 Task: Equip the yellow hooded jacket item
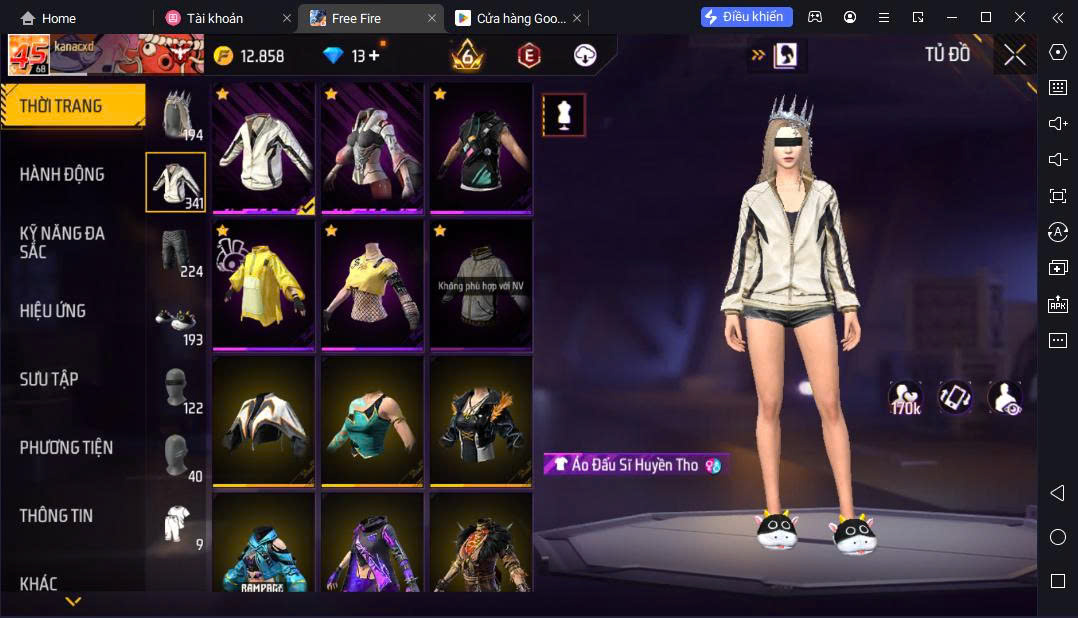(264, 285)
